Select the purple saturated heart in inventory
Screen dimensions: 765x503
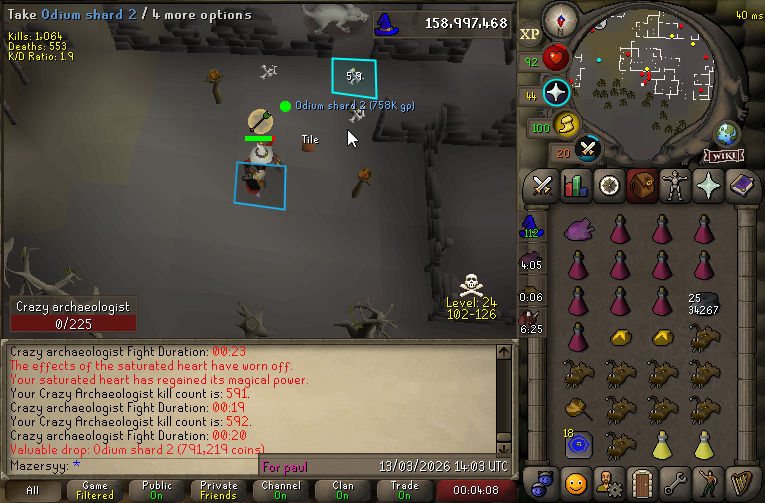click(x=577, y=230)
